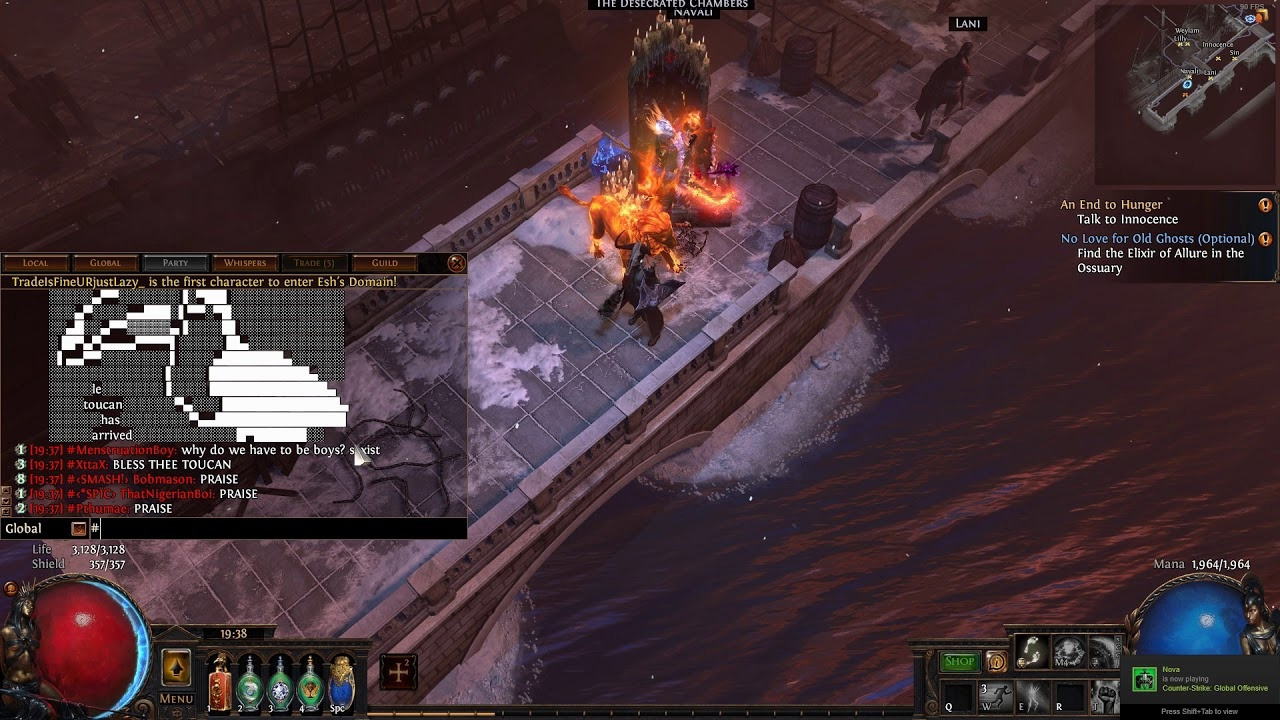Viewport: 1280px width, 720px height.
Task: Click the gold up-arrow button above Menu
Action: pyautogui.click(x=176, y=668)
